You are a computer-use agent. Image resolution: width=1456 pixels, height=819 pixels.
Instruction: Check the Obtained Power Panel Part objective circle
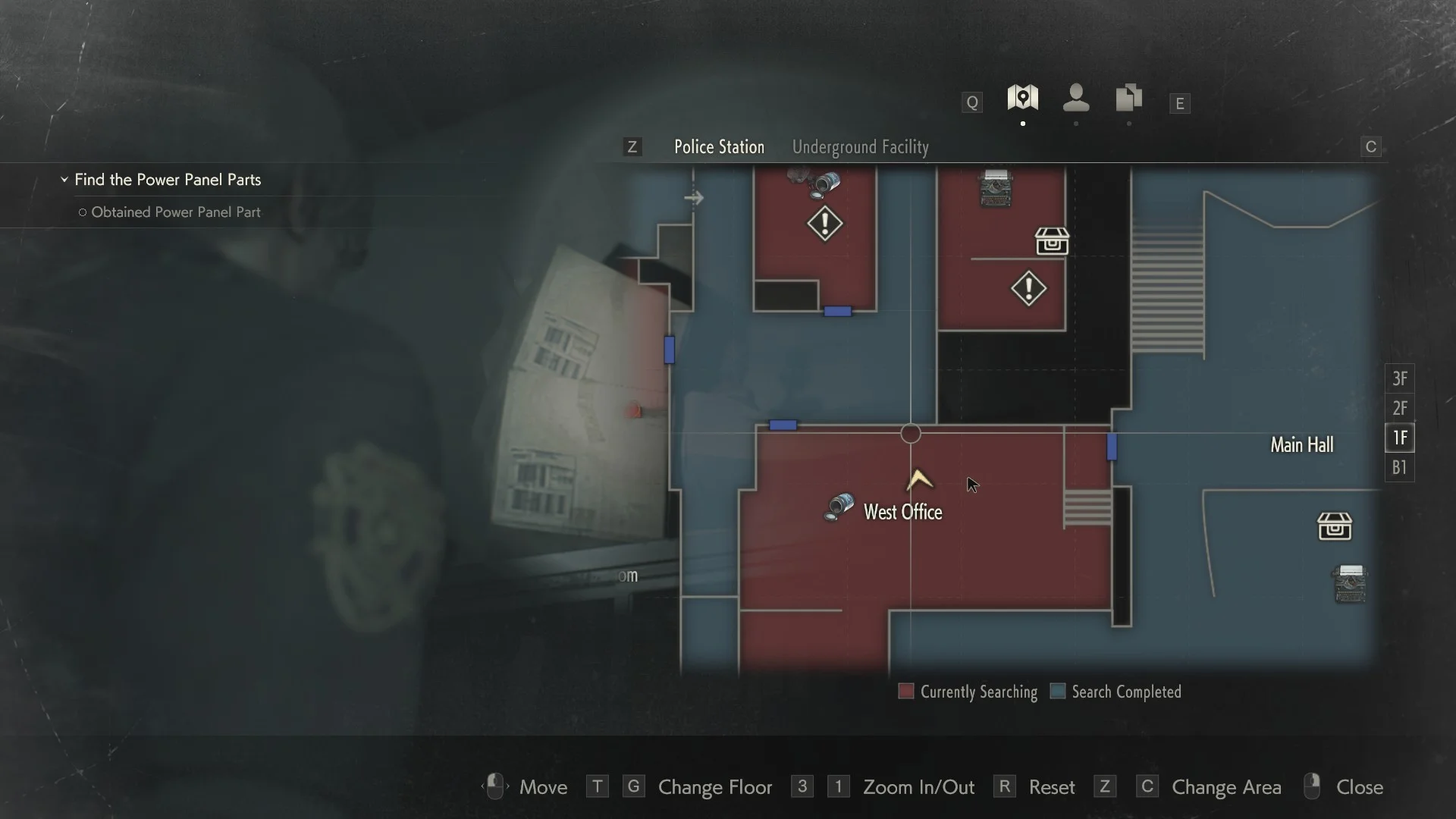point(83,213)
